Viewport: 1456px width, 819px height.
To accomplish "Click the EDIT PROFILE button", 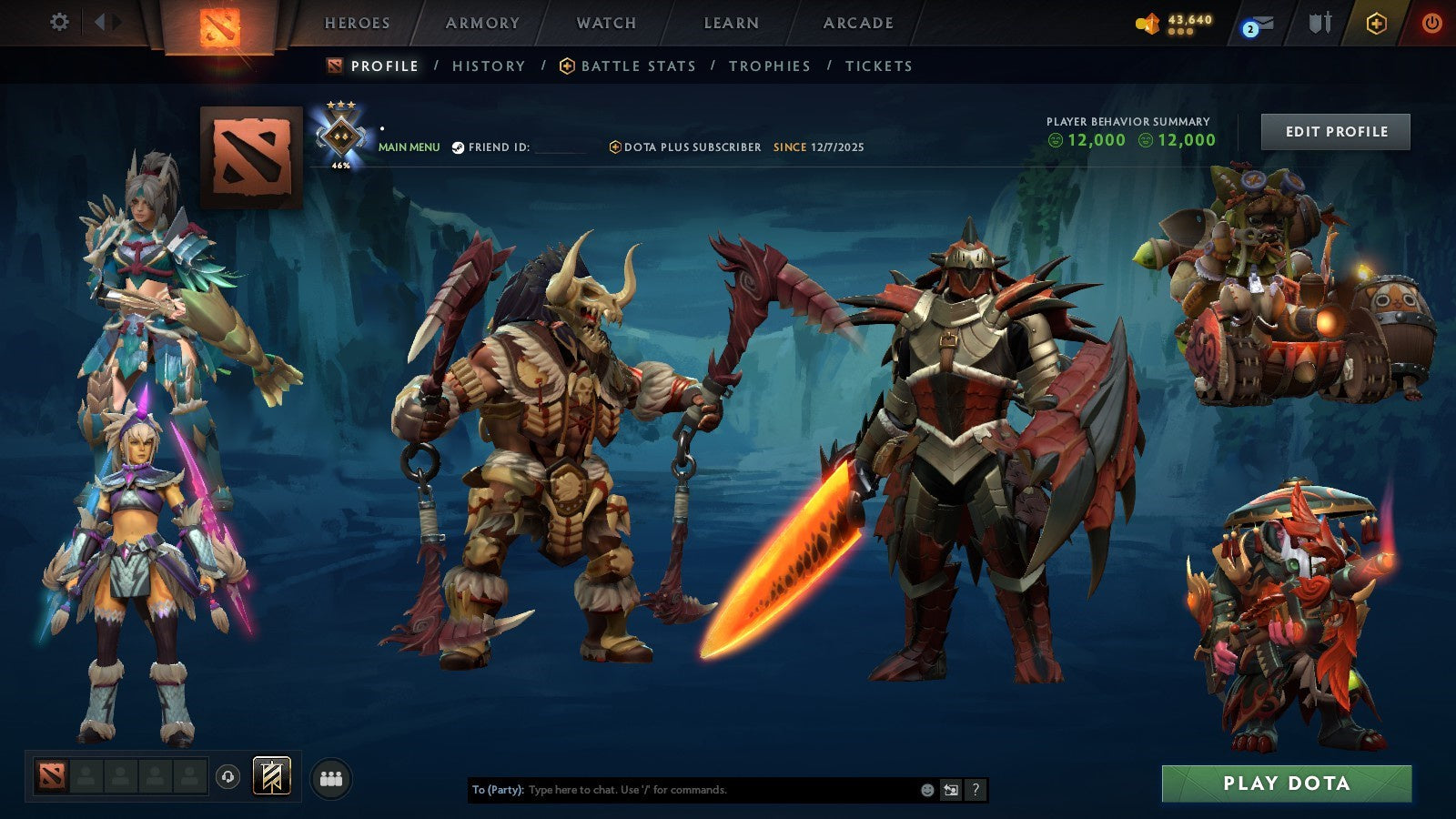I will point(1335,131).
